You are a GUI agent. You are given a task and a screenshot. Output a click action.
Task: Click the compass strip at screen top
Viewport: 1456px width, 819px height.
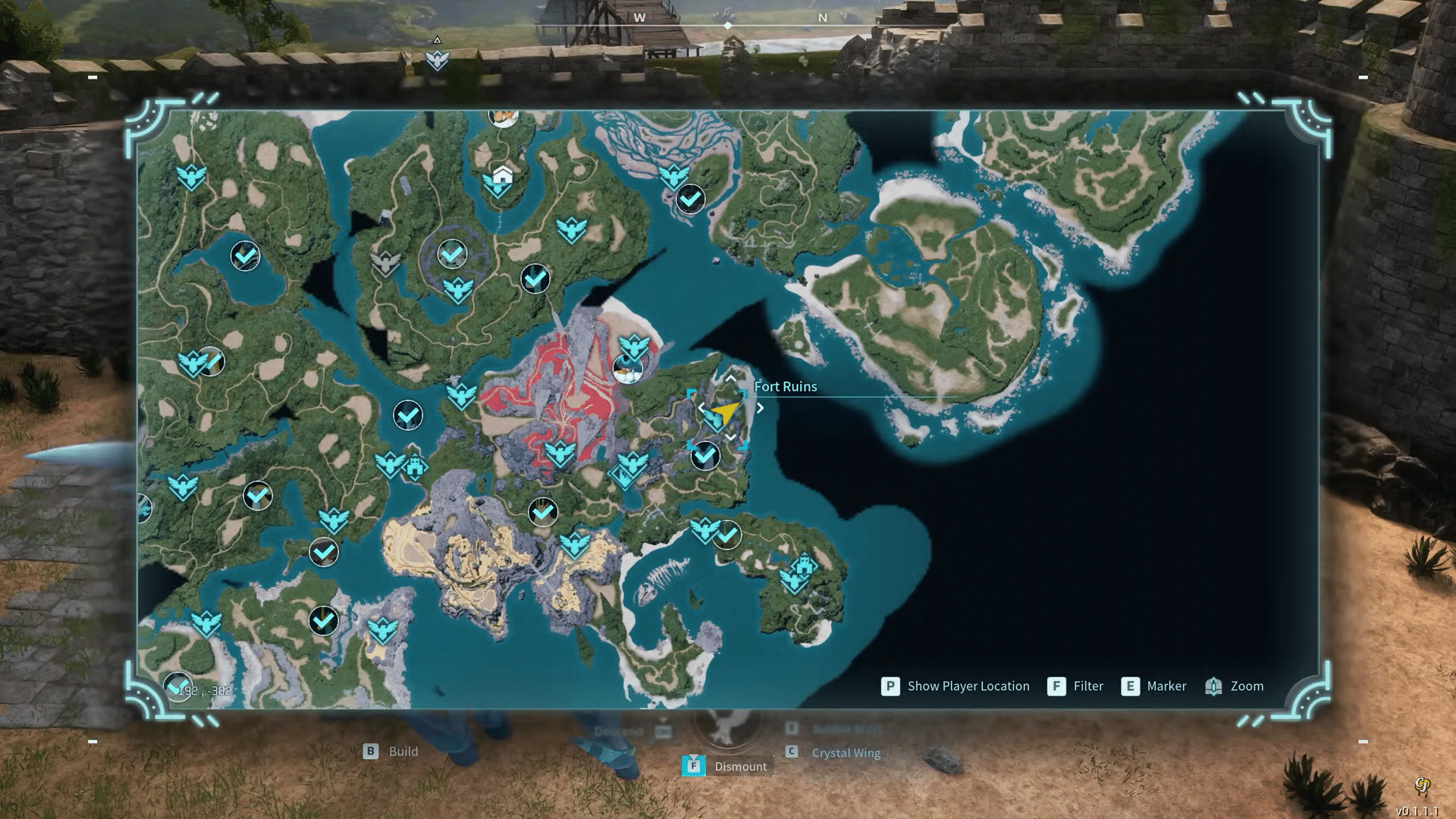[730, 24]
